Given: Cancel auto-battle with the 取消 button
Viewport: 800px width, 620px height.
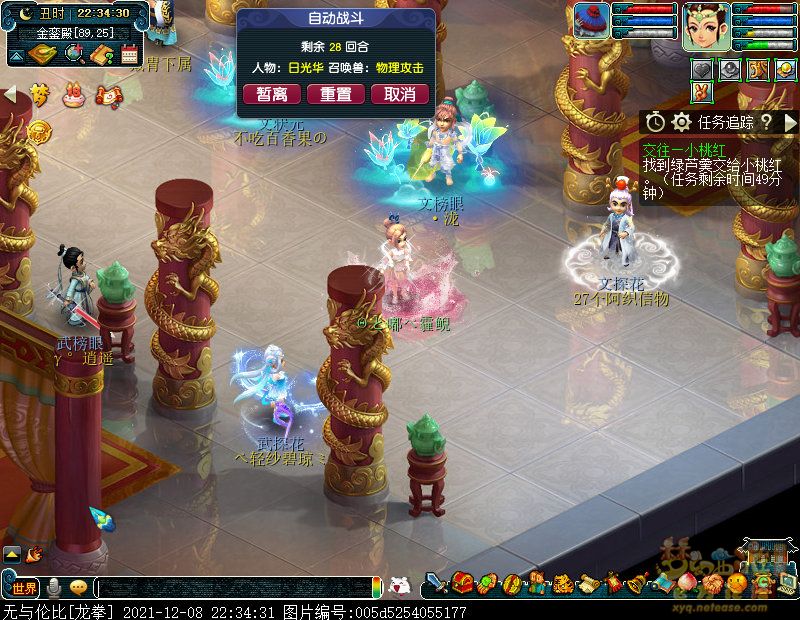Looking at the screenshot, I should point(400,94).
